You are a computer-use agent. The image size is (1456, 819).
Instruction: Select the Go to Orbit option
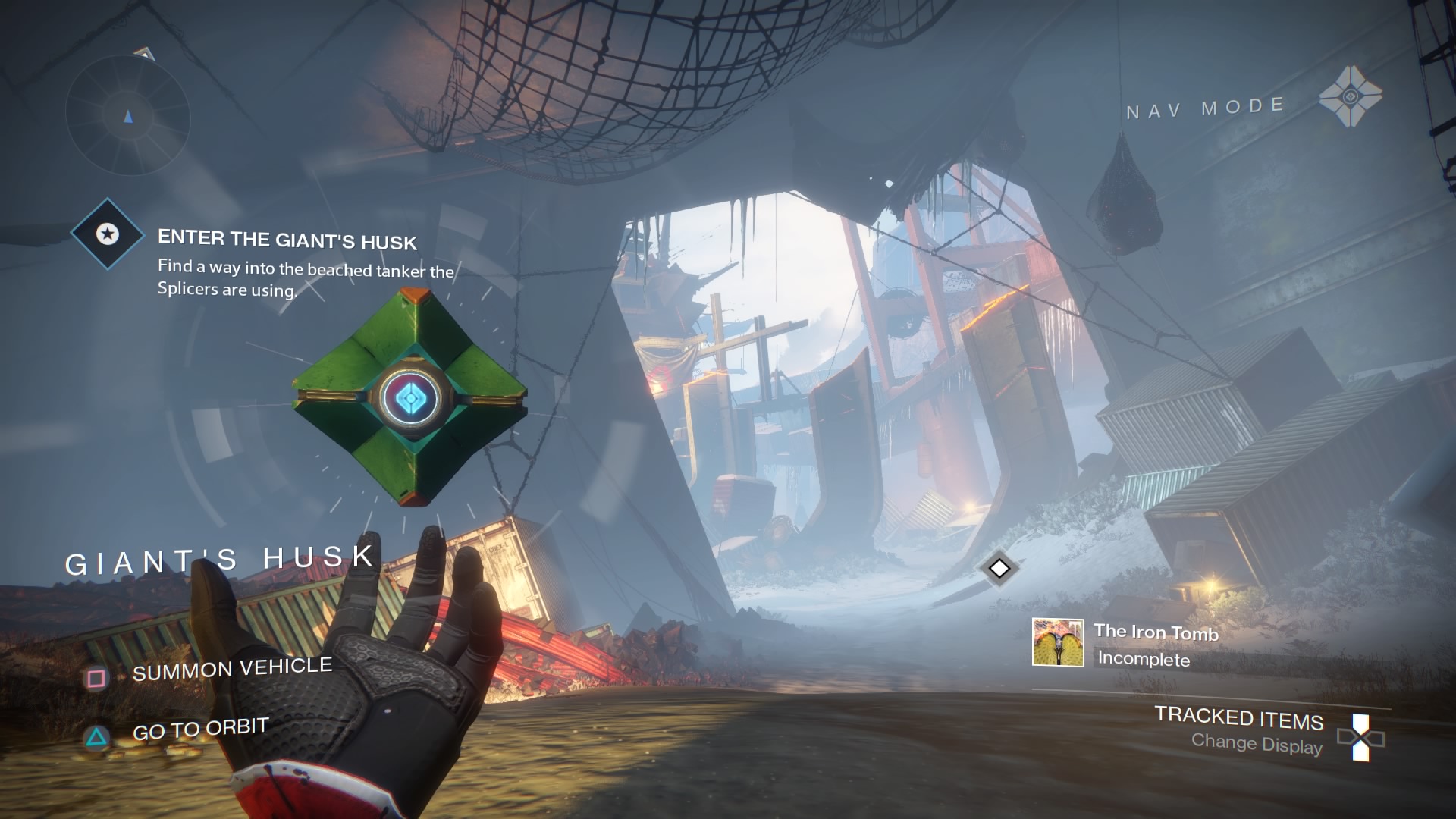[200, 730]
